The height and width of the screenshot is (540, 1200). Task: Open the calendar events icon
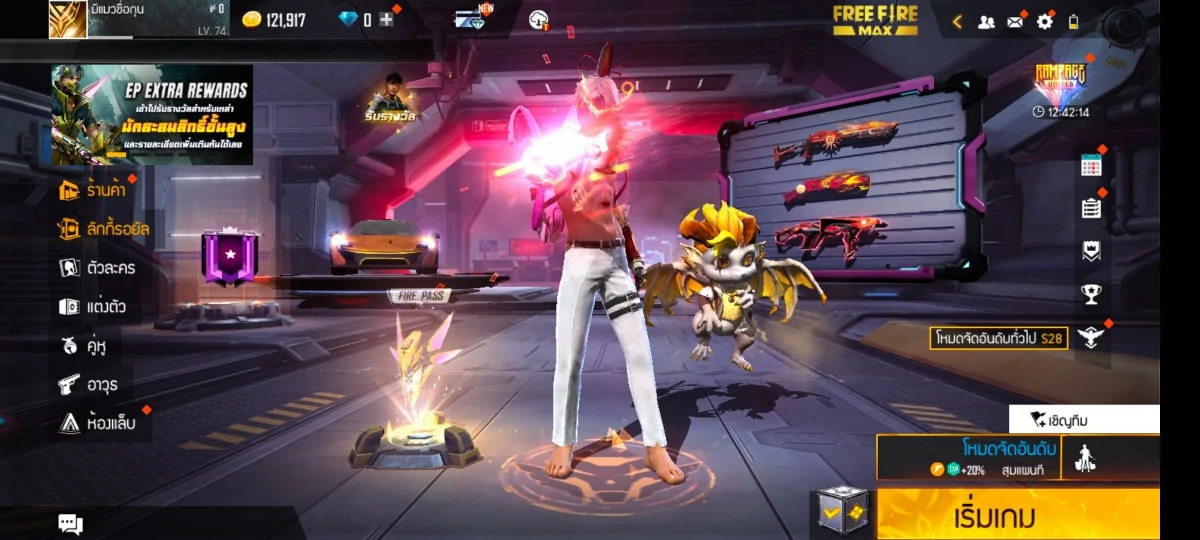point(1091,166)
